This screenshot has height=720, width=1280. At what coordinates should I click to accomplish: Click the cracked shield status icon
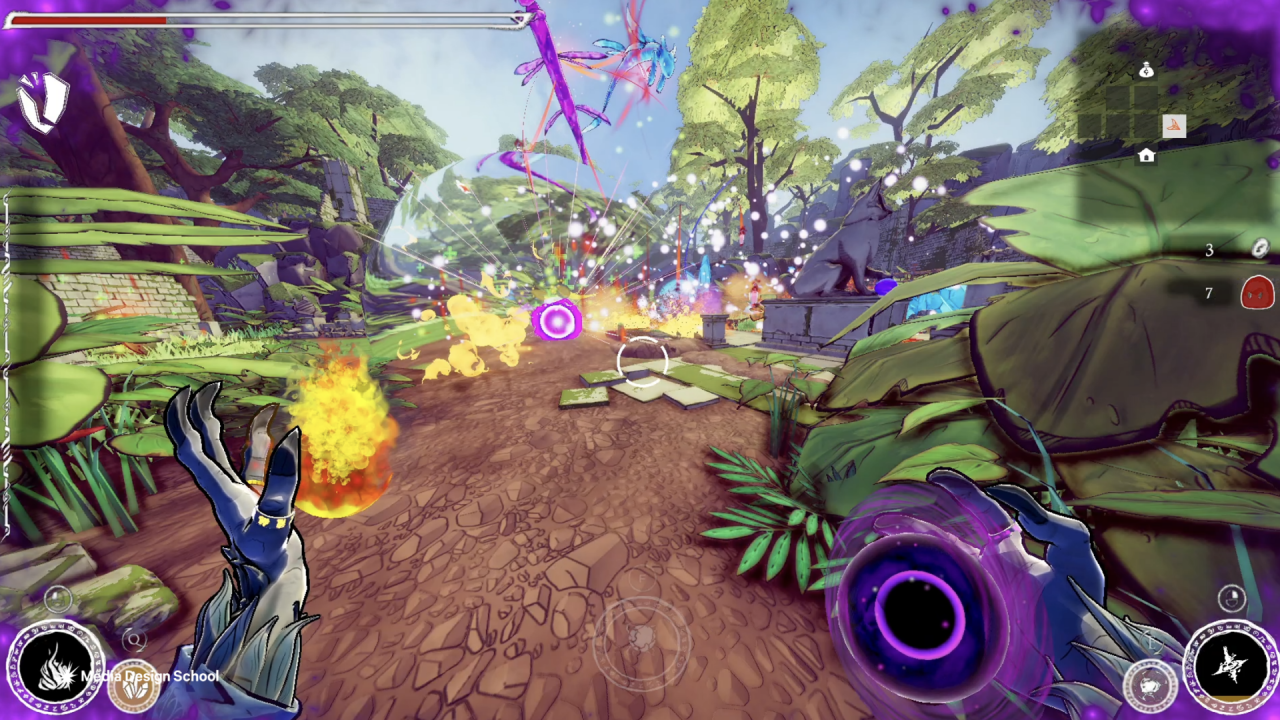(42, 102)
